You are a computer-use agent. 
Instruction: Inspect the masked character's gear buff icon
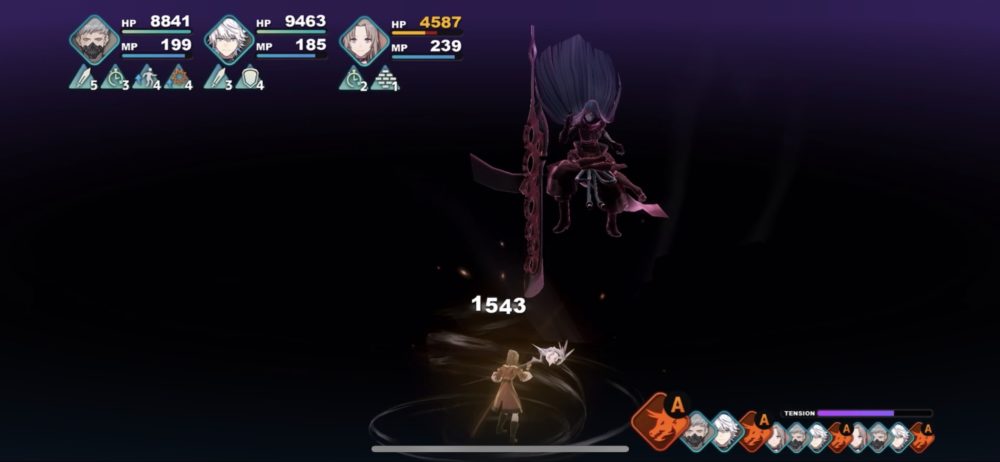click(177, 77)
